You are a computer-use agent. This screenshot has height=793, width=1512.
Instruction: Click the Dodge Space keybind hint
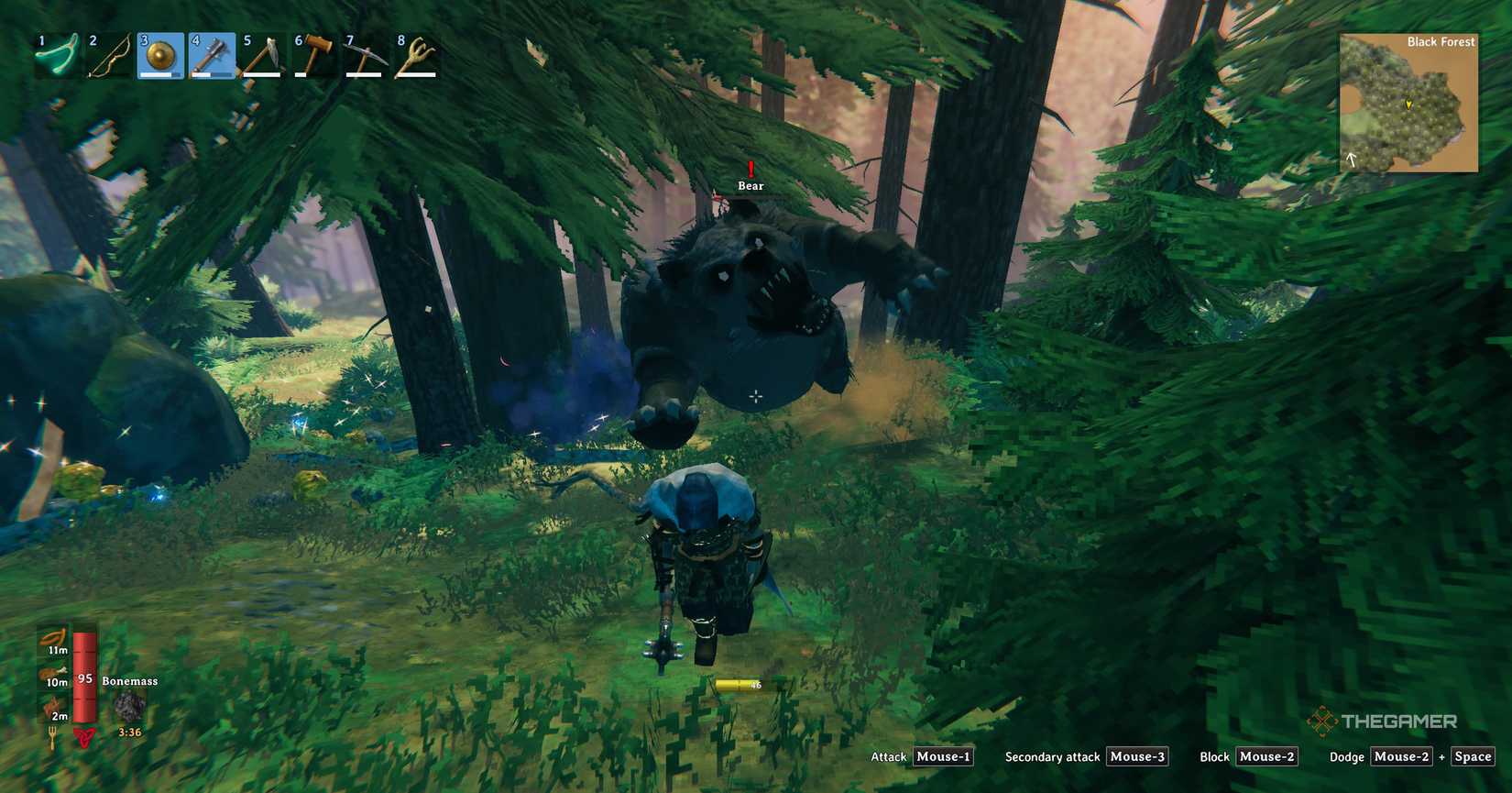[x=1473, y=756]
